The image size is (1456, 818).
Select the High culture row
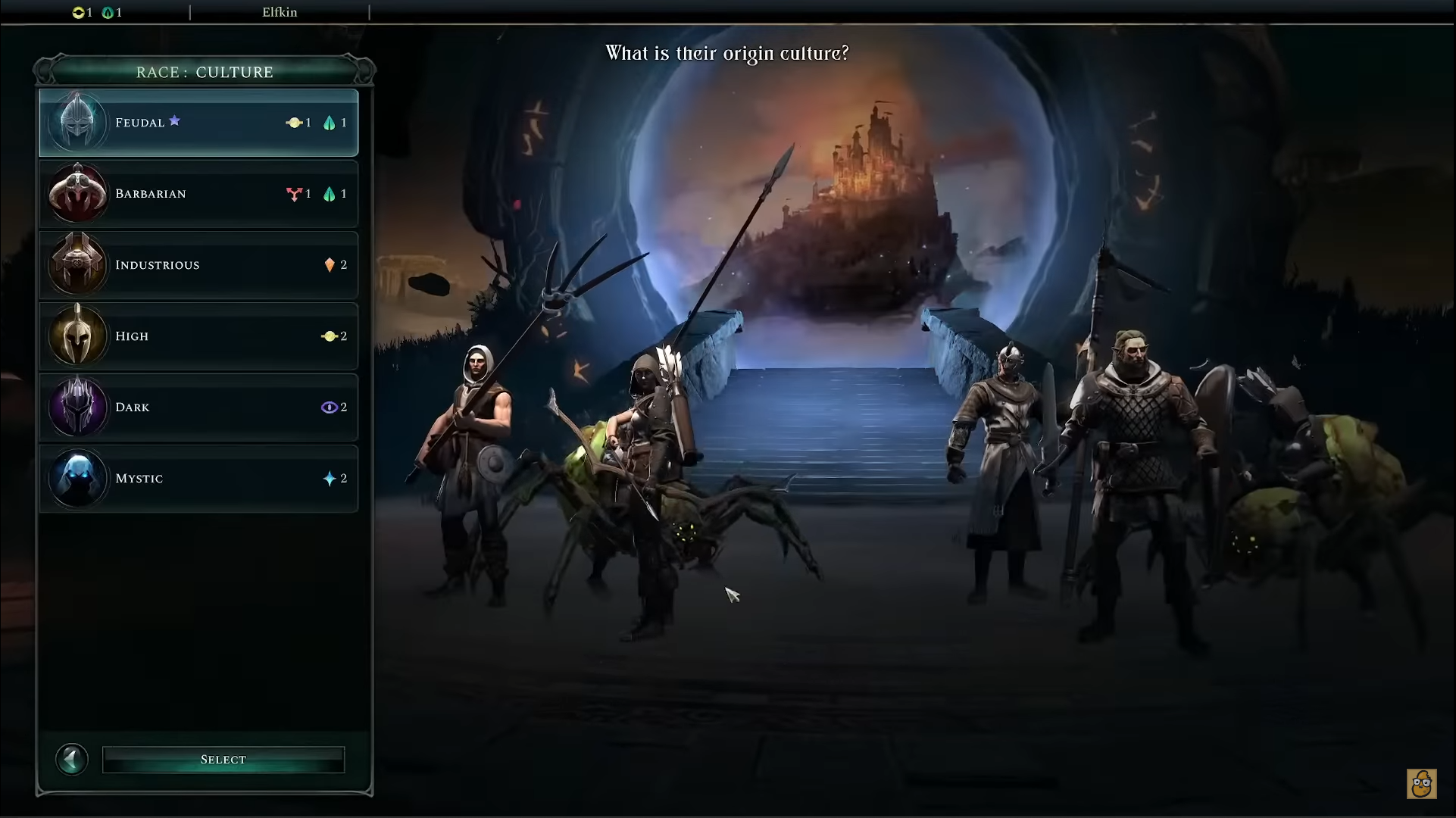coord(198,336)
